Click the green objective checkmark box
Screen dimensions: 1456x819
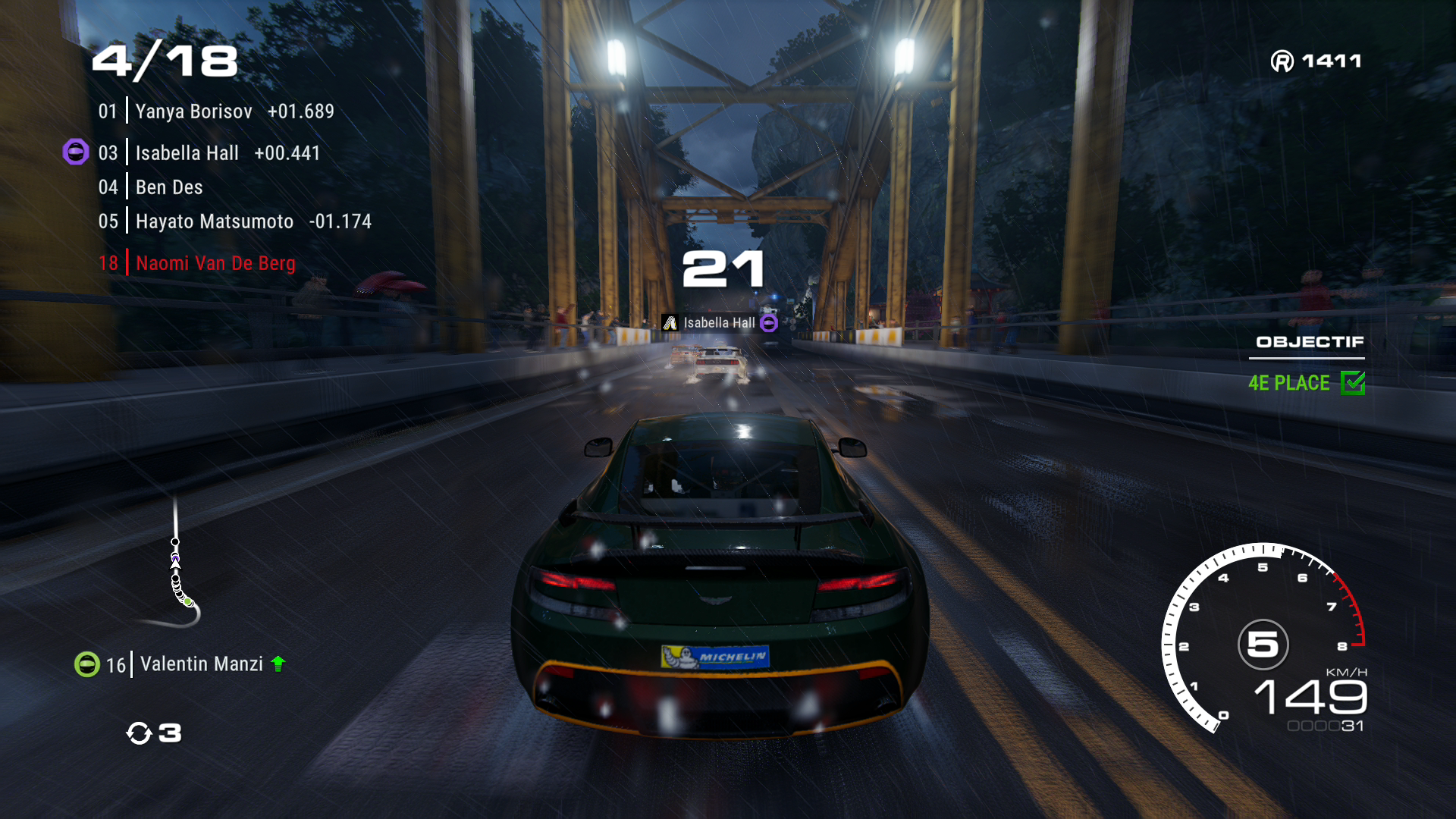point(1353,383)
